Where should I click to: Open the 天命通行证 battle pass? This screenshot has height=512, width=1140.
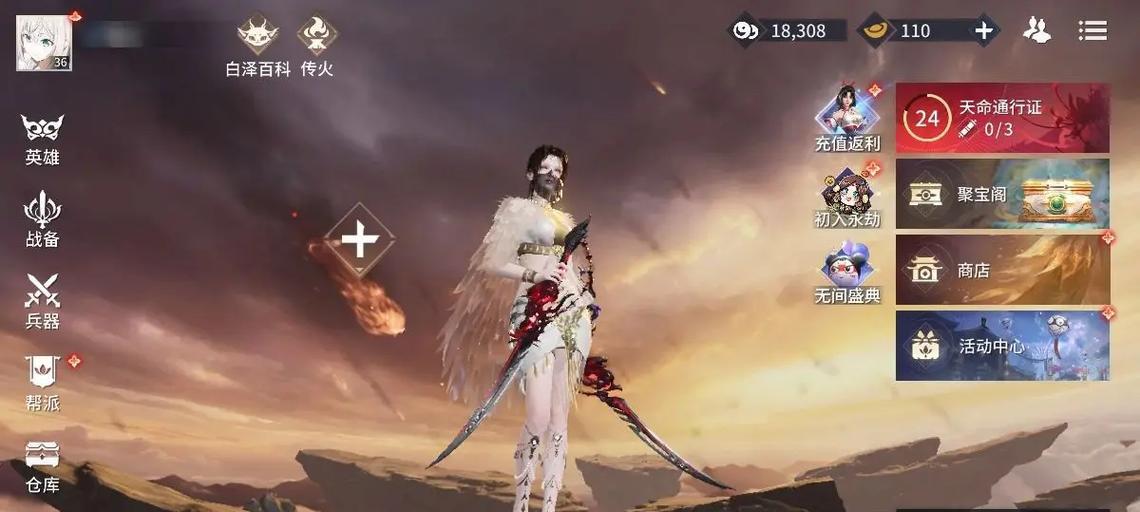[1002, 118]
